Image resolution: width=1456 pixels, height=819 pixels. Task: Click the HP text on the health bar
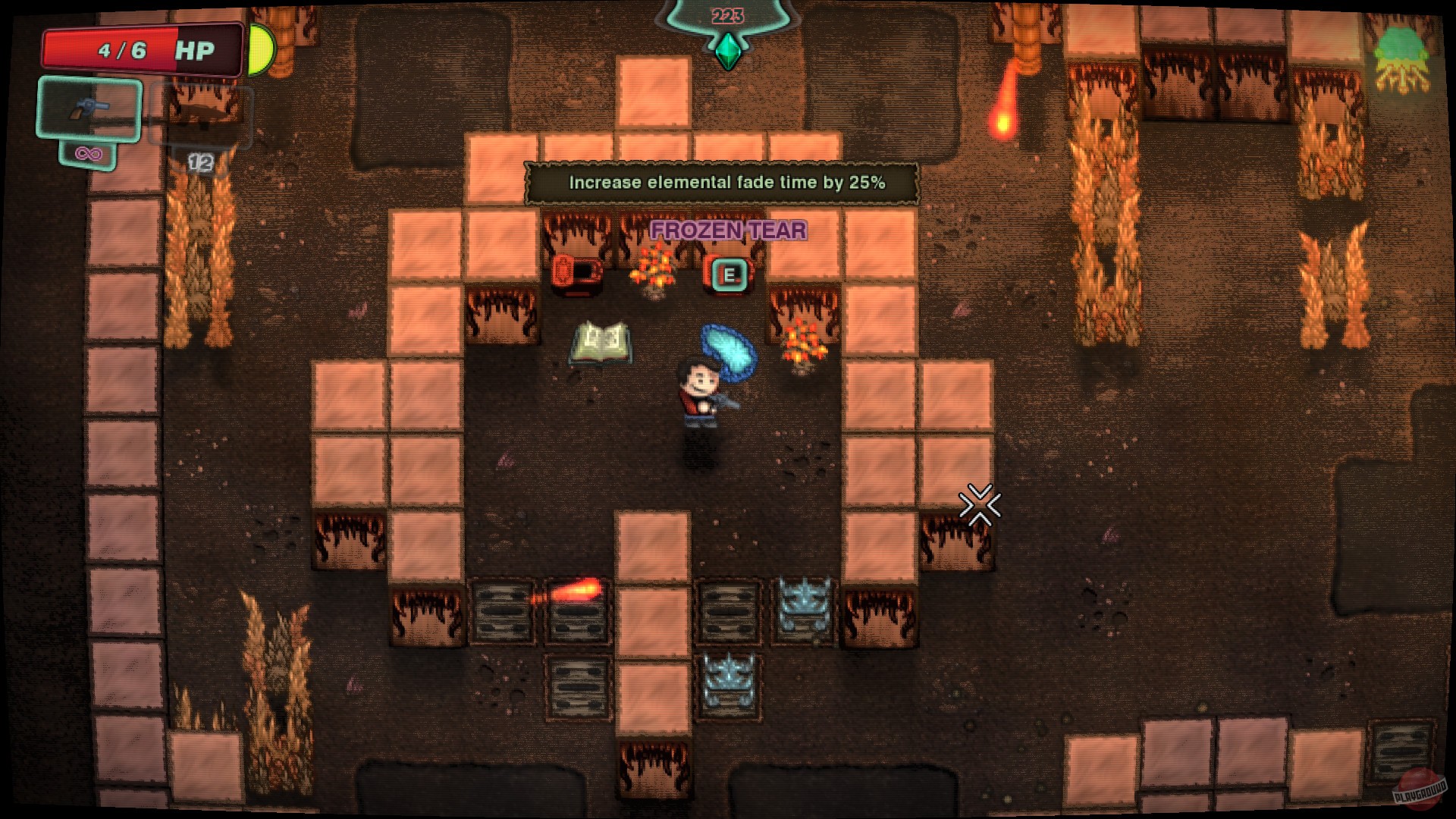194,49
